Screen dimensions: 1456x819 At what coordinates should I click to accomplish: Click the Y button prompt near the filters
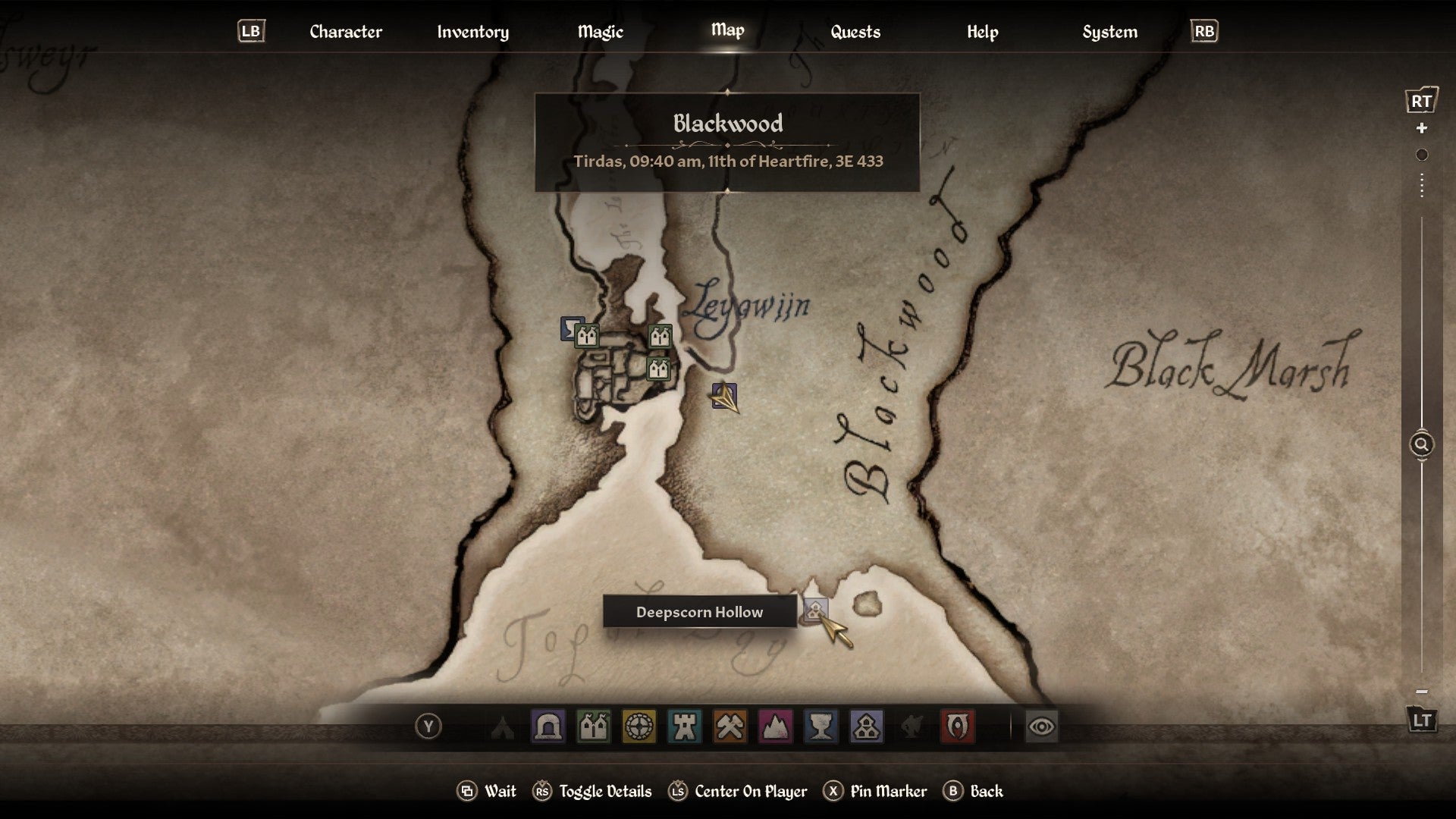[429, 726]
